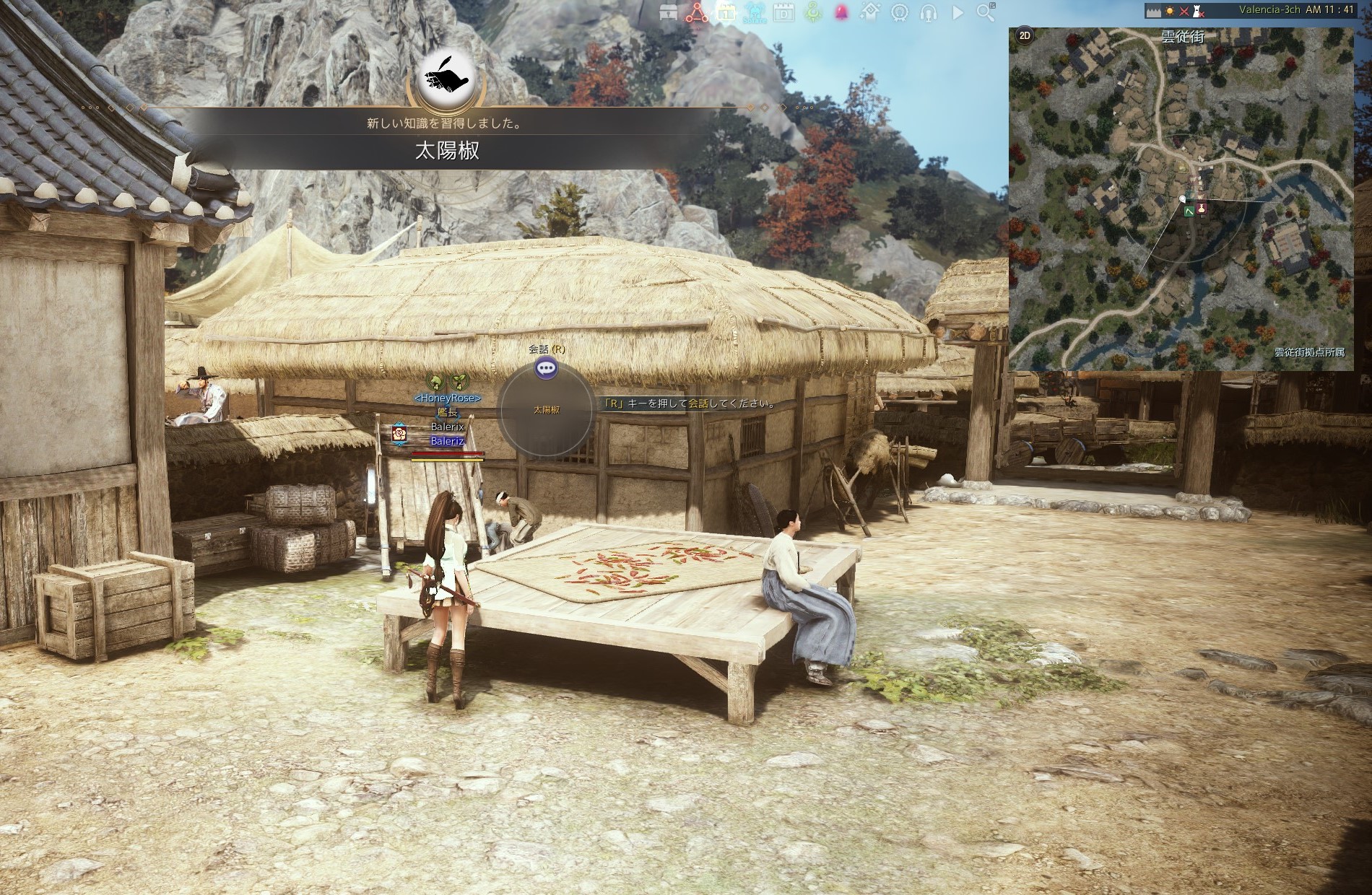
Task: Select the red potion marker on minimap
Action: coord(1202,209)
